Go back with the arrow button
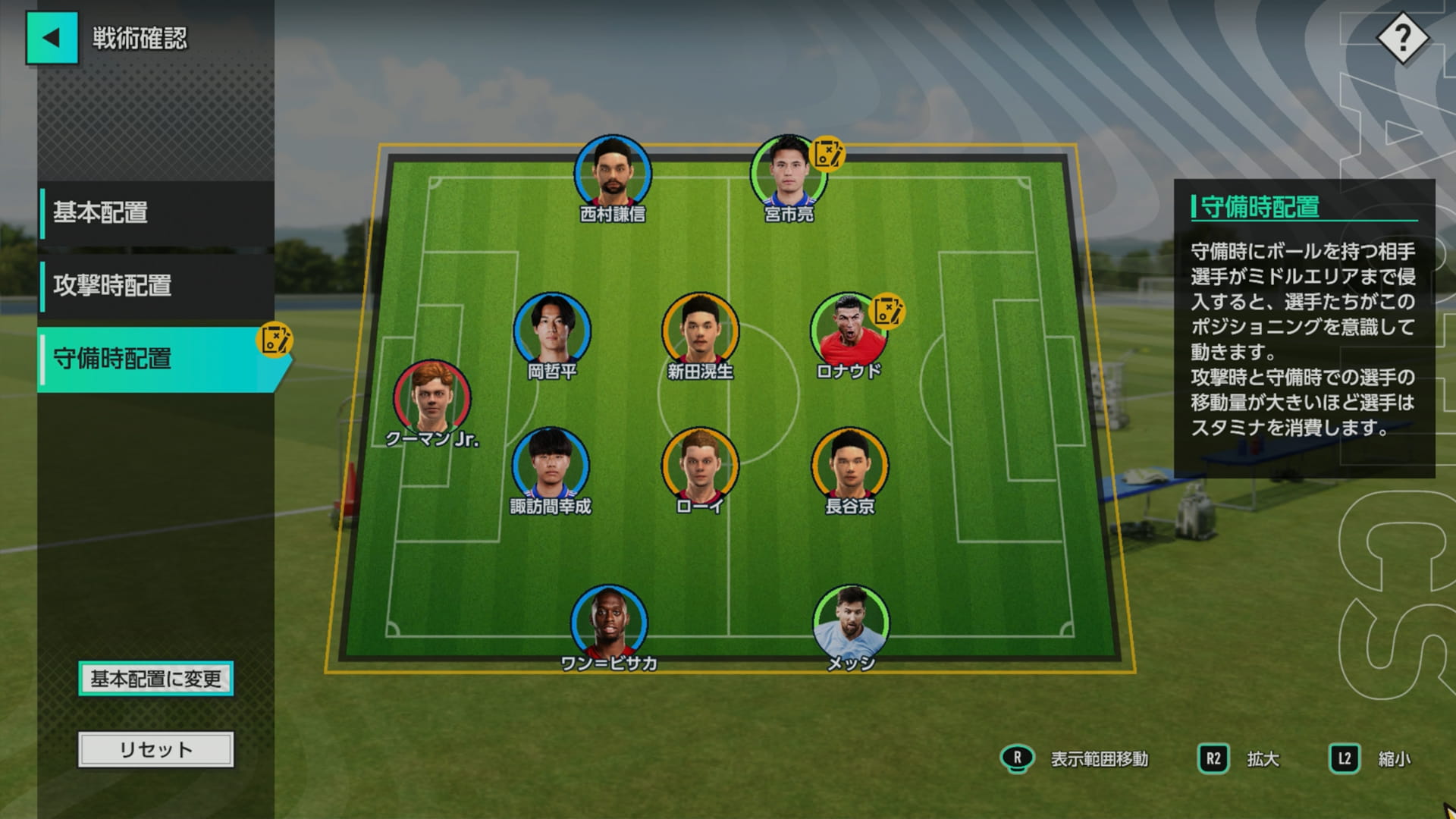Screen dimensions: 1456x819 (52, 38)
